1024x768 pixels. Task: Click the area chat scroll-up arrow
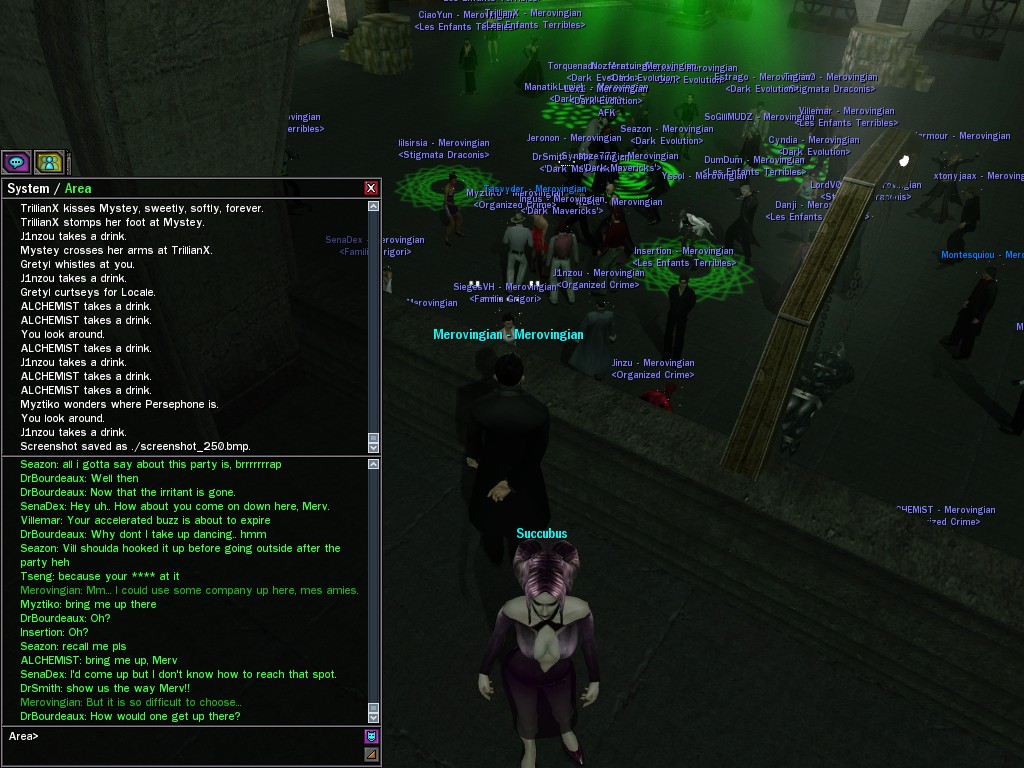374,464
